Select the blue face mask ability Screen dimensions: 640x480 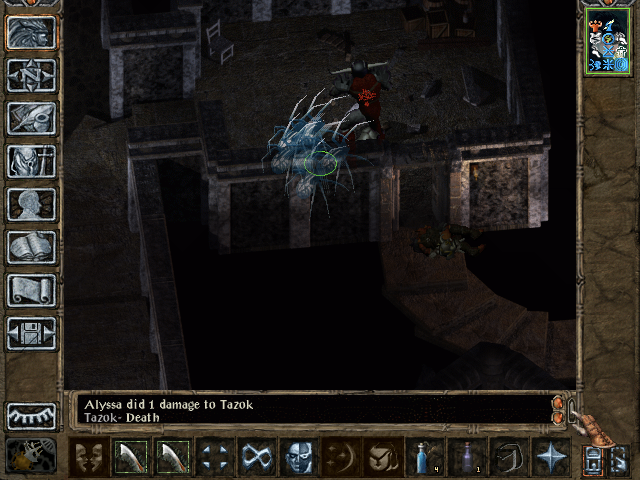(x=299, y=458)
